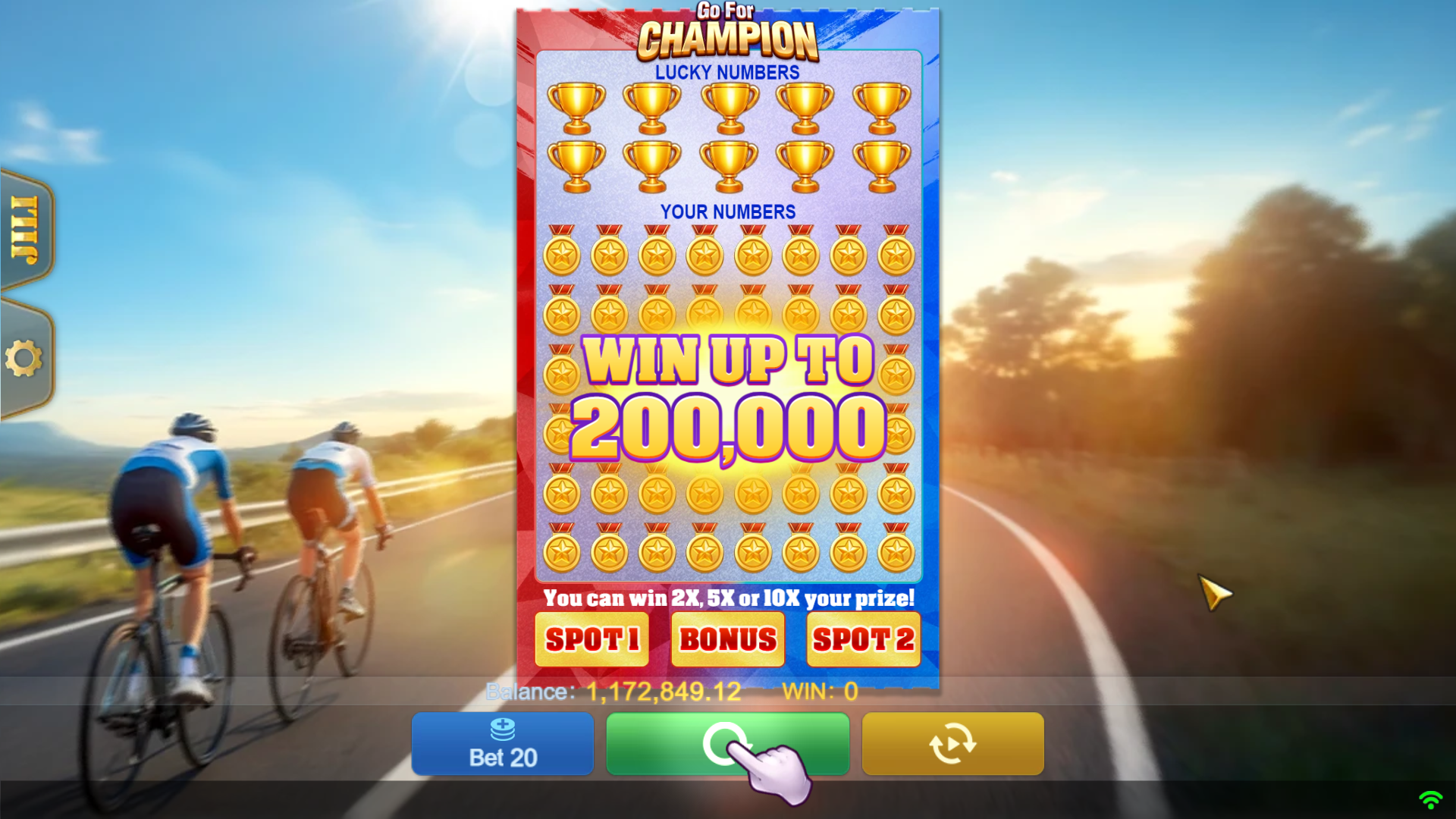Click the first gold trophy under Lucky Numbers
The height and width of the screenshot is (819, 1456).
pos(576,106)
